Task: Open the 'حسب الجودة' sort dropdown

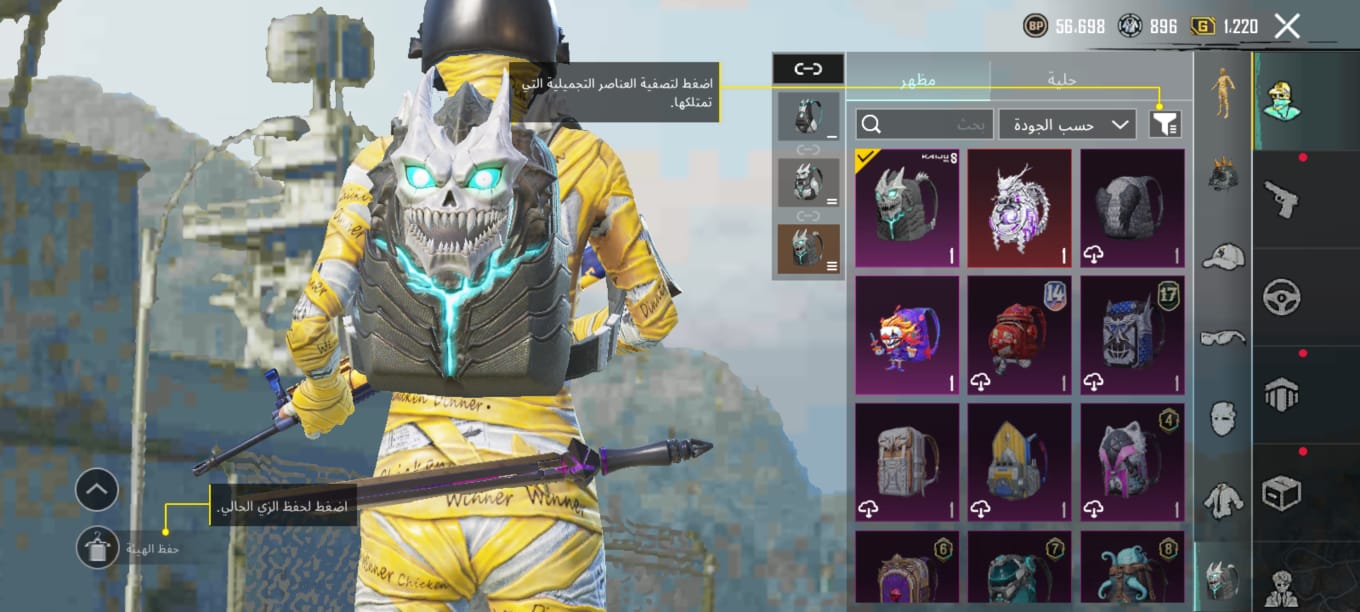Action: click(1067, 124)
